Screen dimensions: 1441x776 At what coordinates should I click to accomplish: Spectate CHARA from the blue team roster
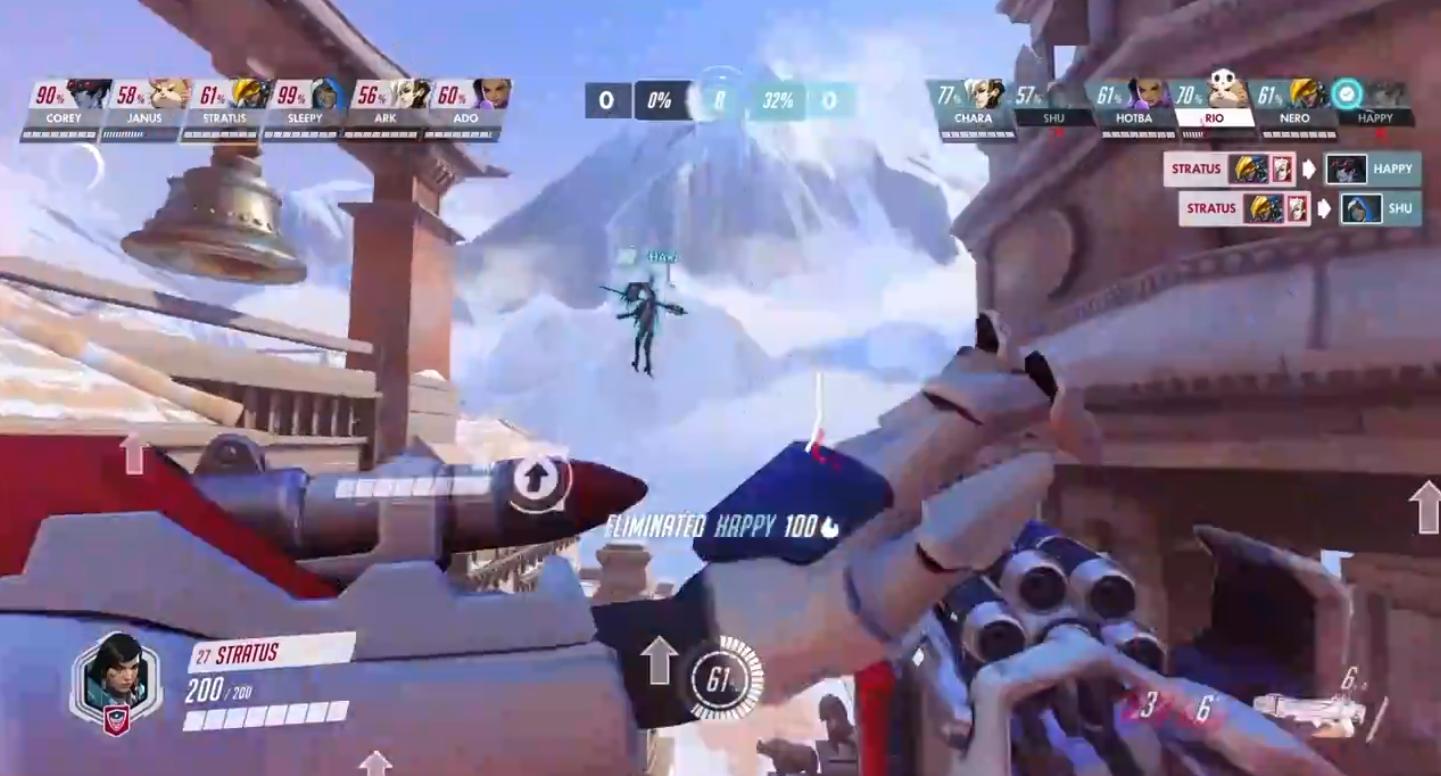coord(971,108)
